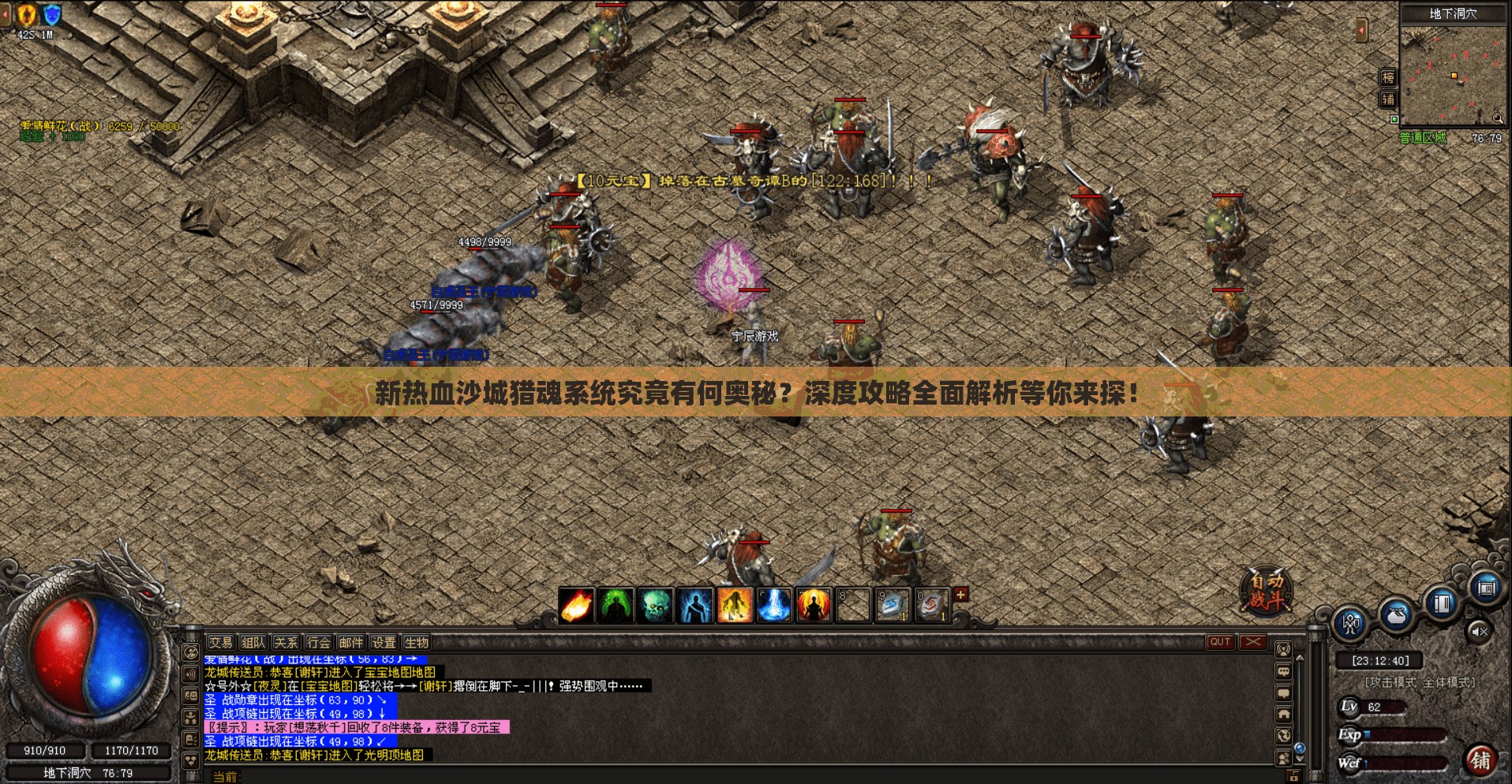
Task: Activate the blue water pillar skill
Action: coord(774,607)
